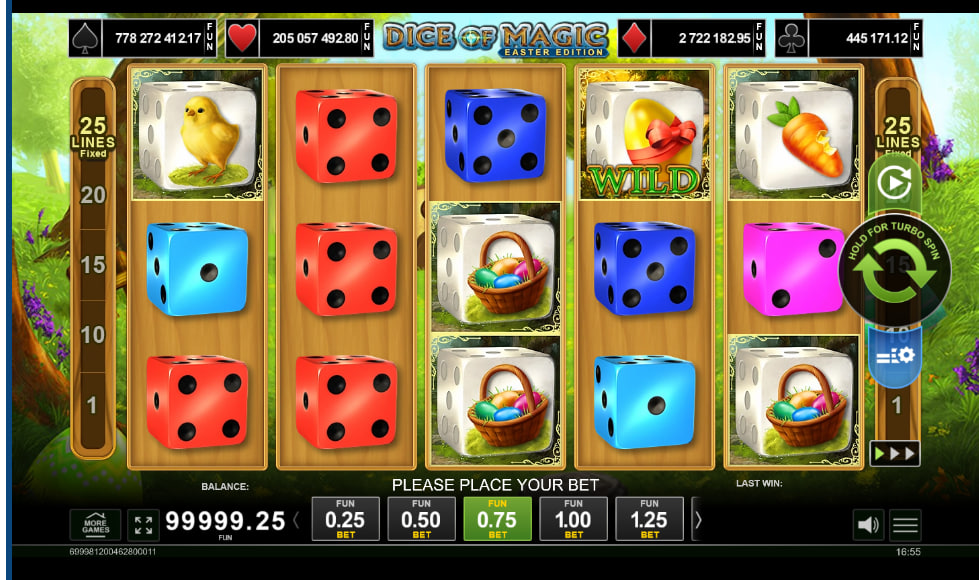Viewport: 979px width, 580px height.
Task: Toggle the fast-forward quick spin button
Action: coord(894,453)
